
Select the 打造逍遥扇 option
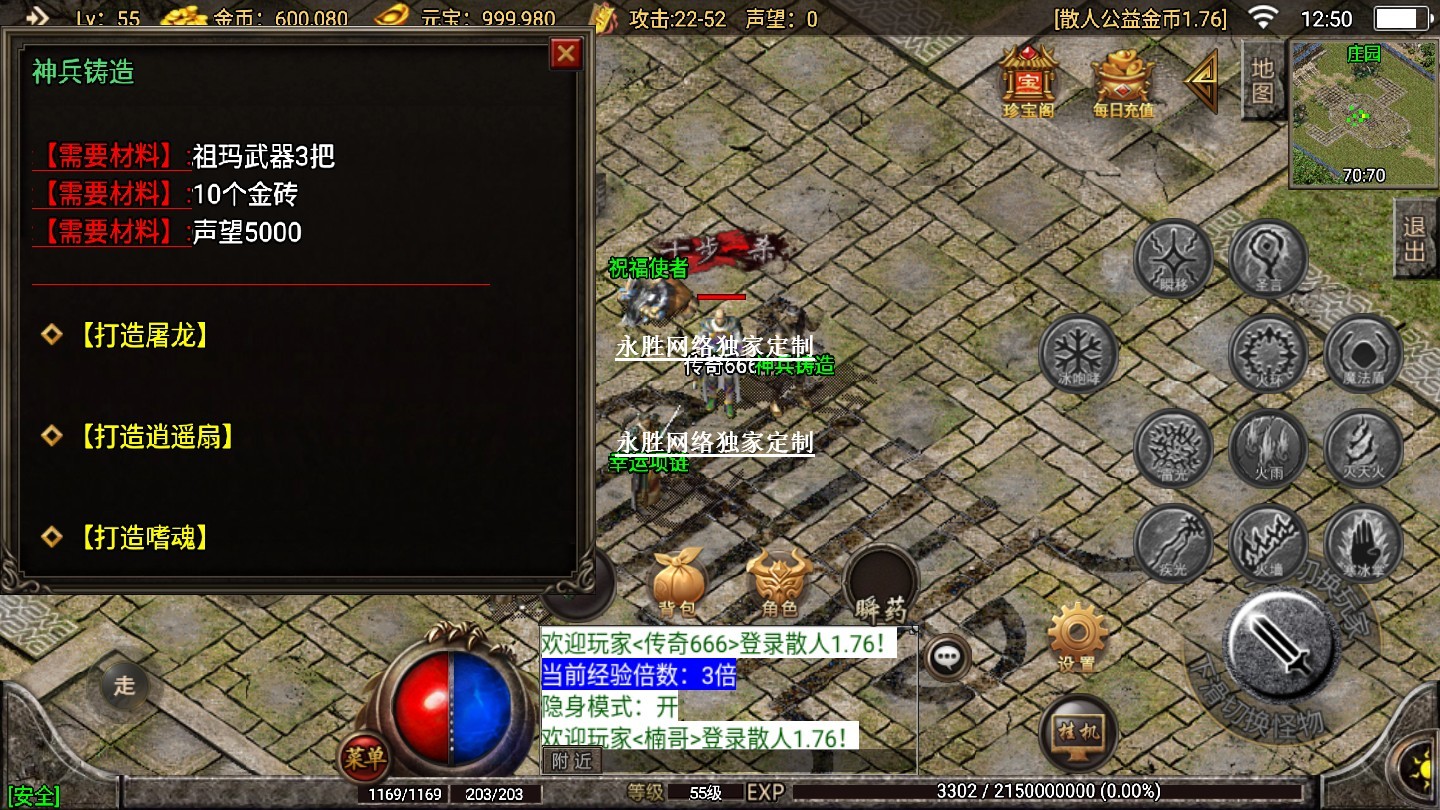(x=156, y=436)
